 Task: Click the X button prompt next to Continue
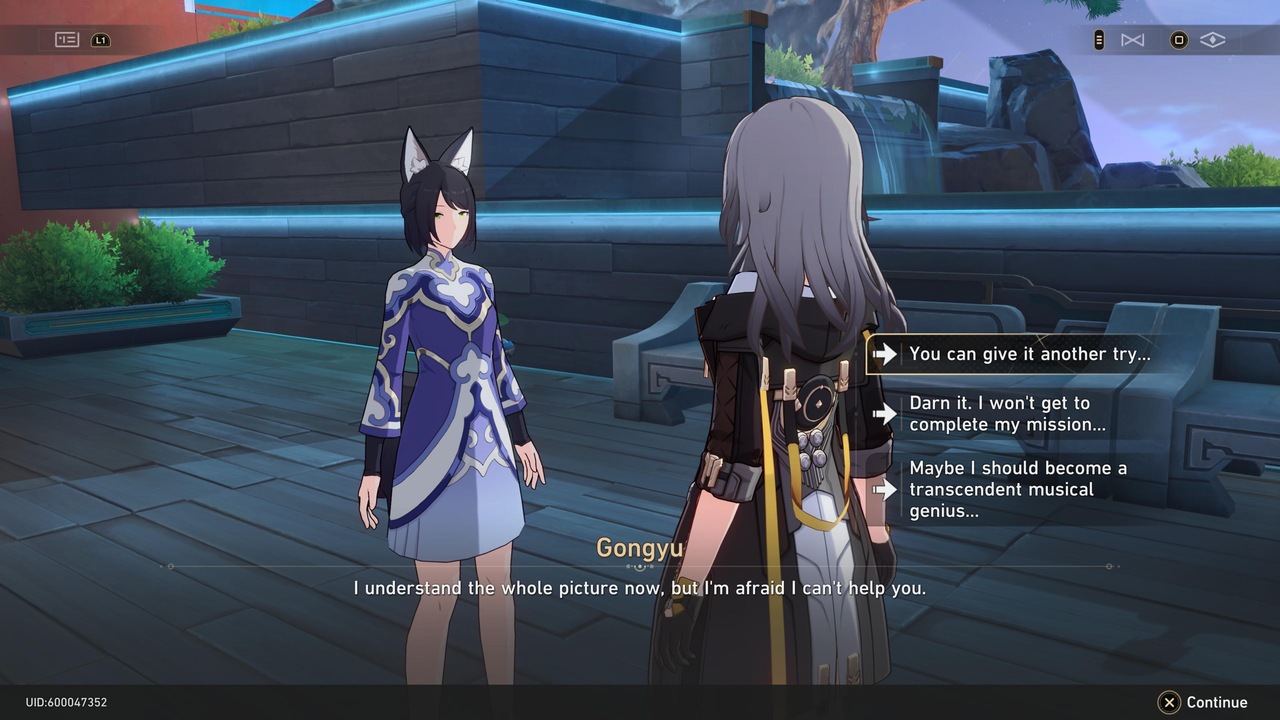(x=1168, y=702)
